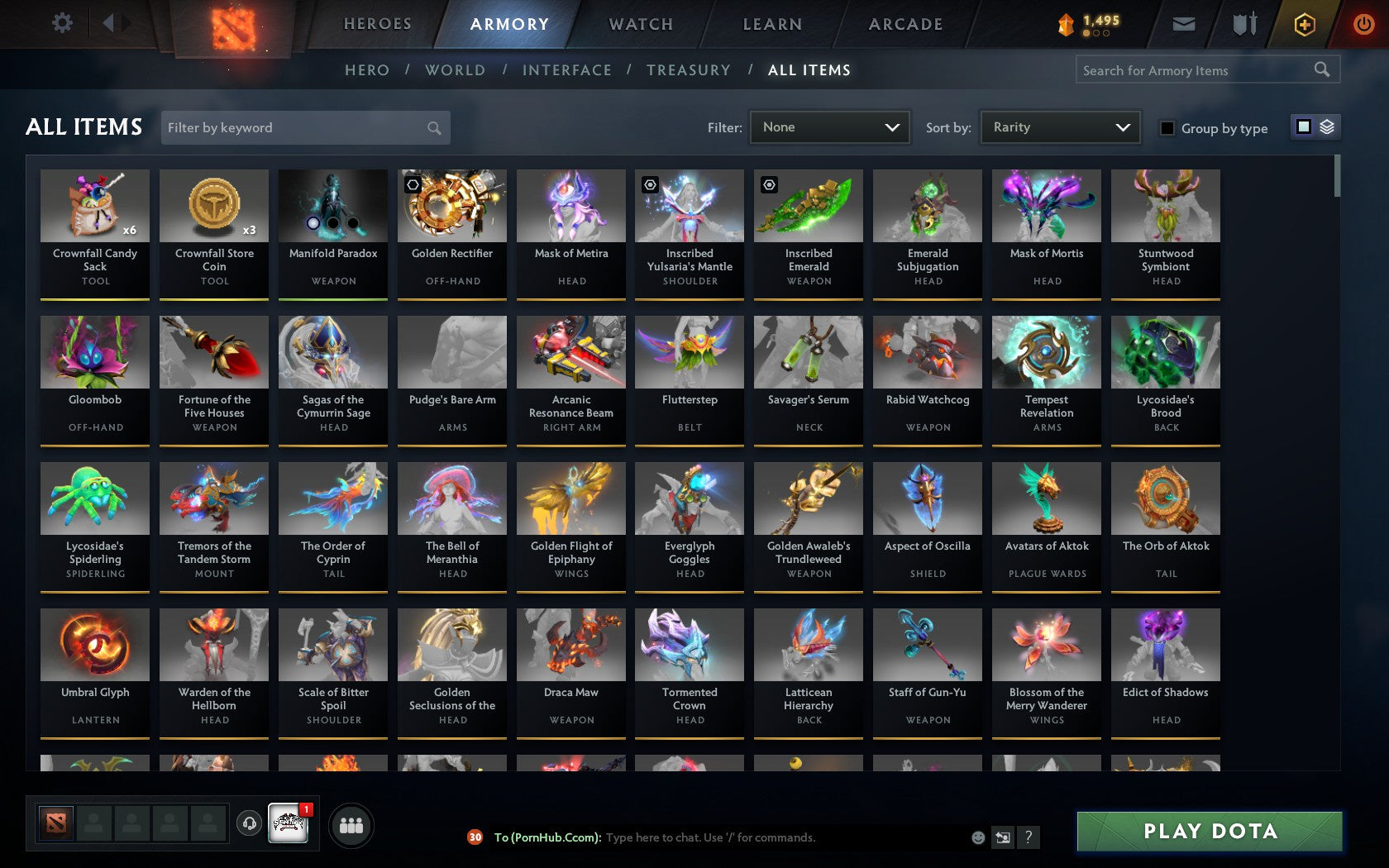Viewport: 1389px width, 868px height.
Task: Open the armory shield and sword icon
Action: (1242, 23)
